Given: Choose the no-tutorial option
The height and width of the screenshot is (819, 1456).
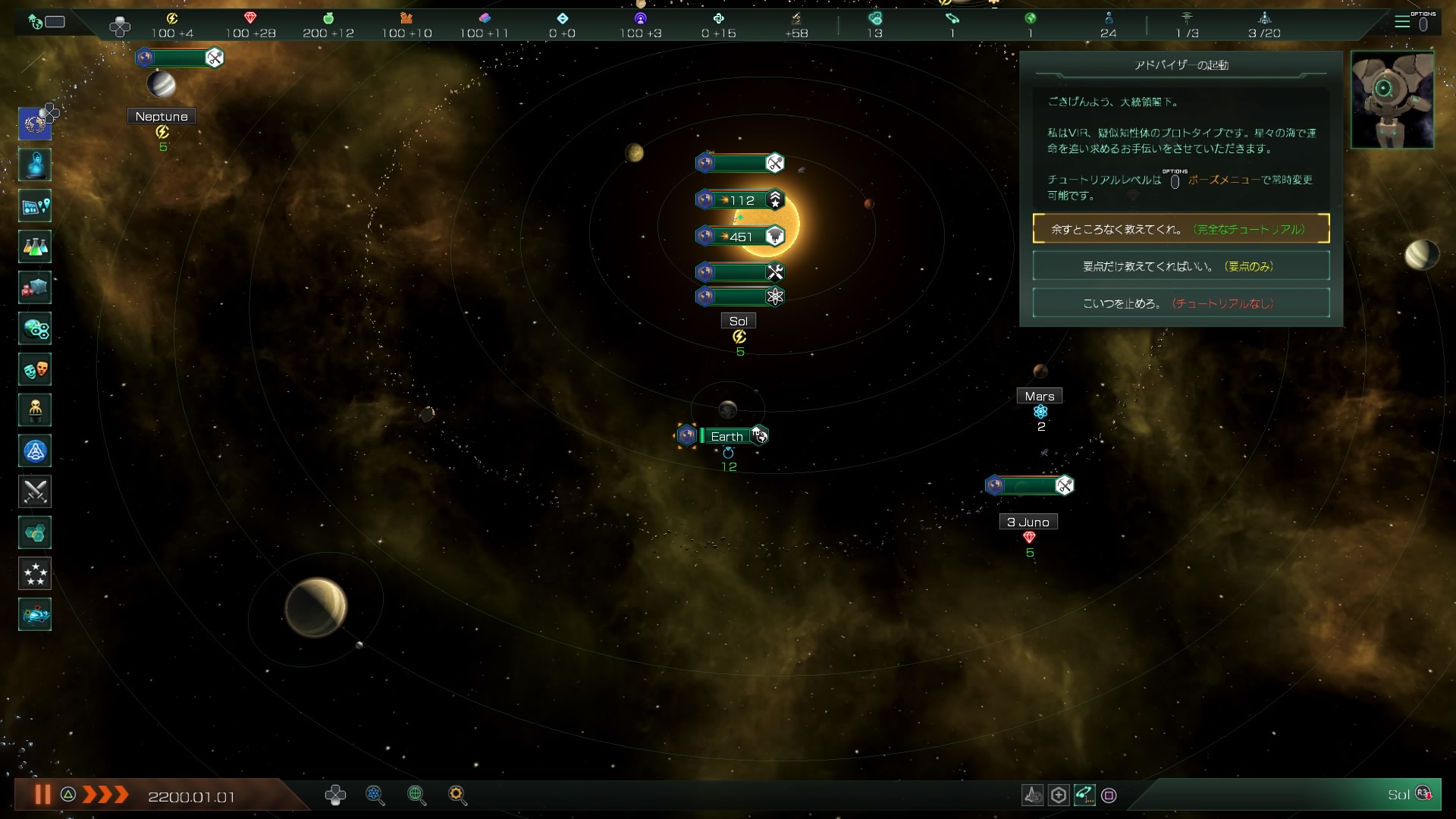Looking at the screenshot, I should (1181, 303).
